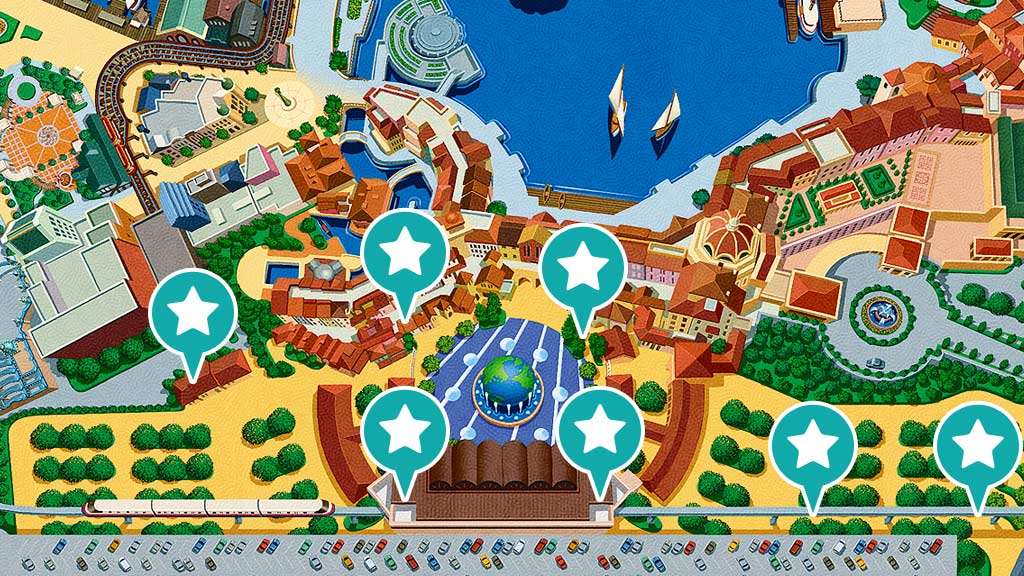Select the star marker on the long red-roofed building beside the grey complex

click(x=192, y=314)
